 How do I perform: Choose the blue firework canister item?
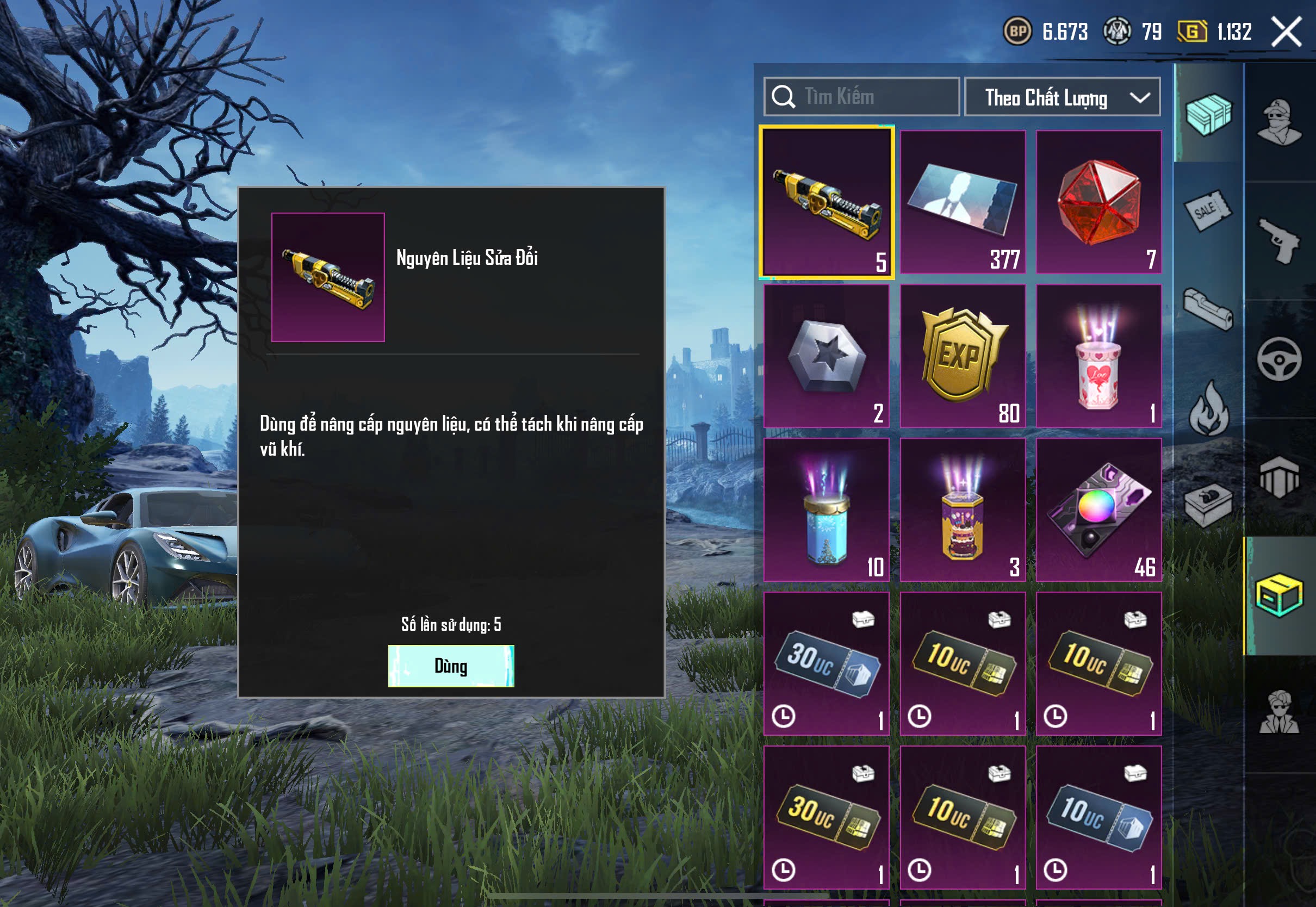(826, 510)
